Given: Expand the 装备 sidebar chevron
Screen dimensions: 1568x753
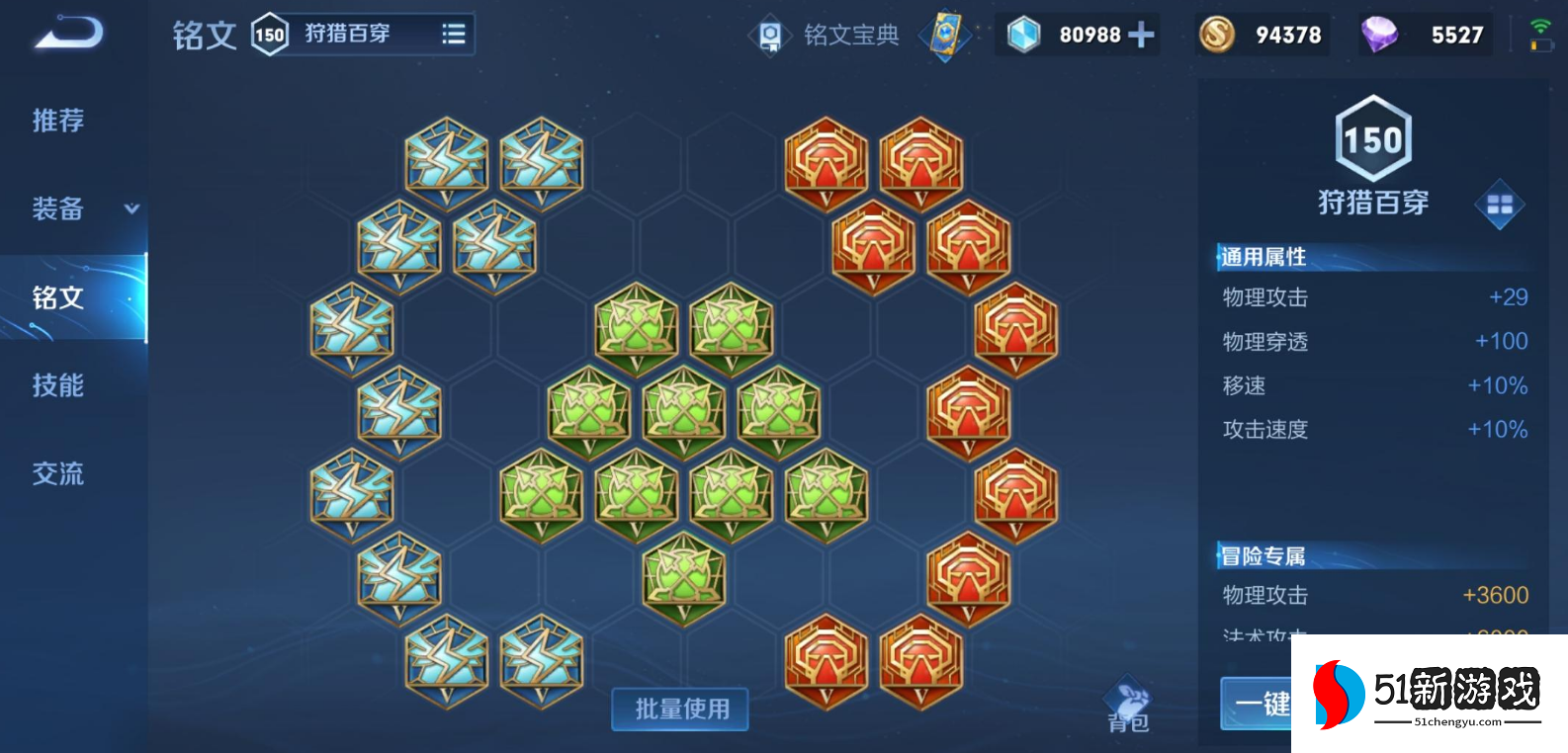Looking at the screenshot, I should (x=130, y=209).
